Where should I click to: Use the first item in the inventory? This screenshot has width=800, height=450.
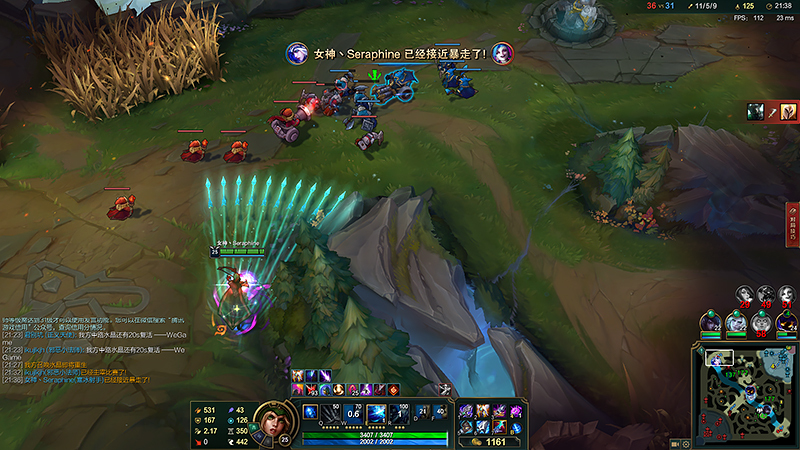click(x=466, y=411)
